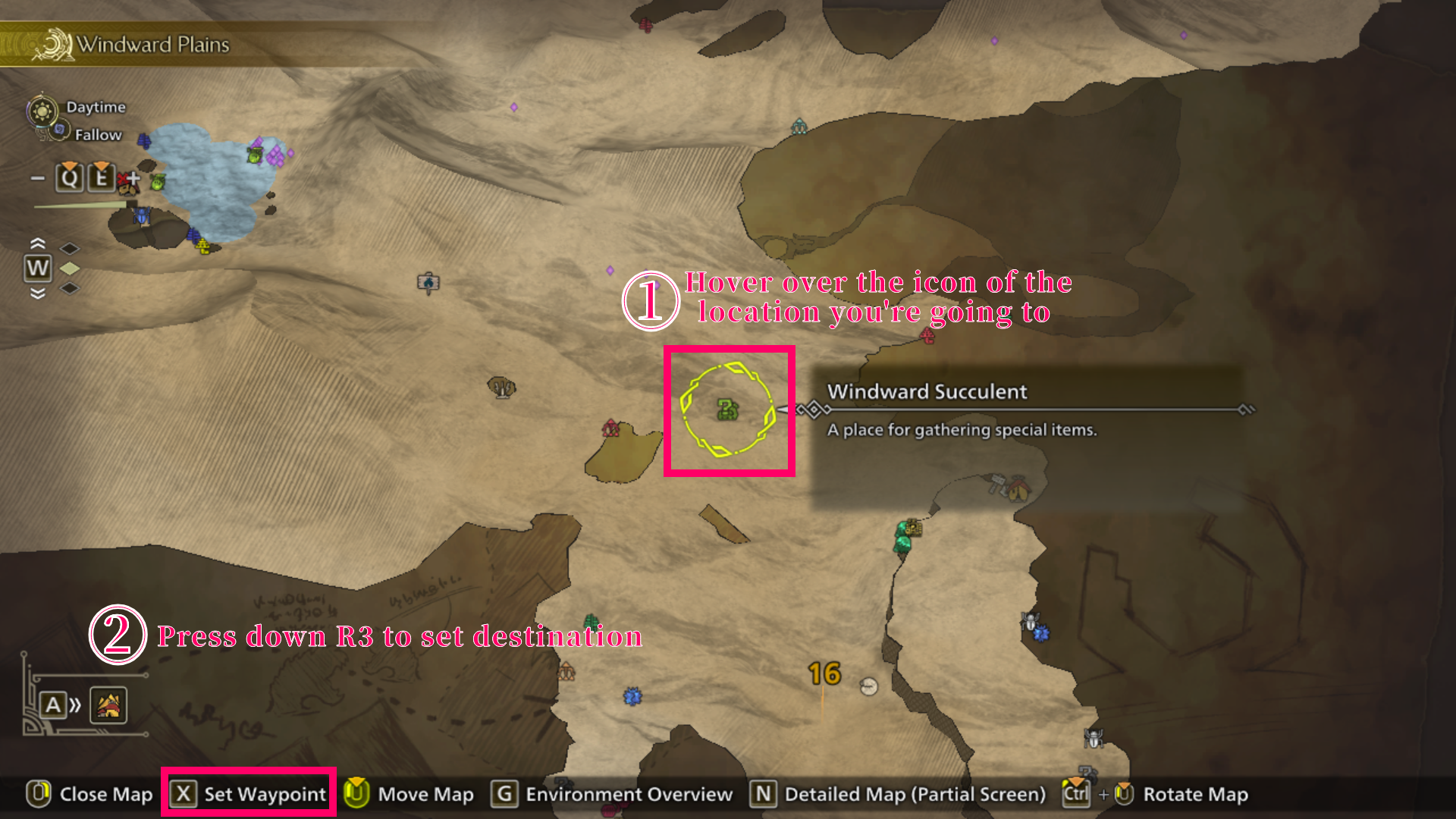Close the map
The image size is (1456, 819).
[90, 794]
